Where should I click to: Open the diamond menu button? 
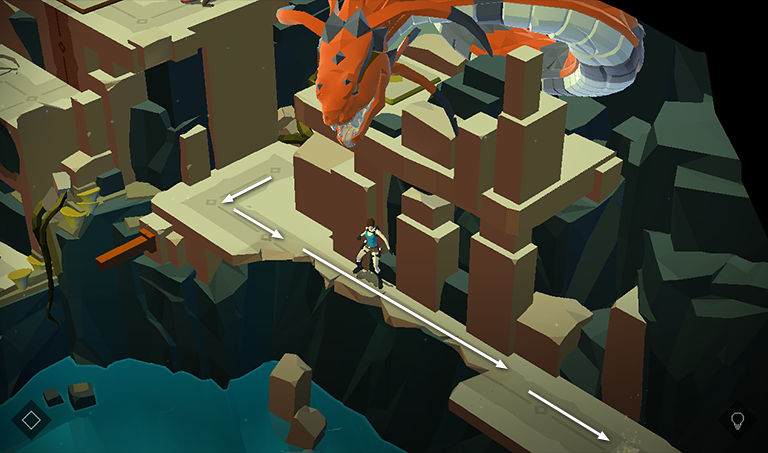point(31,420)
